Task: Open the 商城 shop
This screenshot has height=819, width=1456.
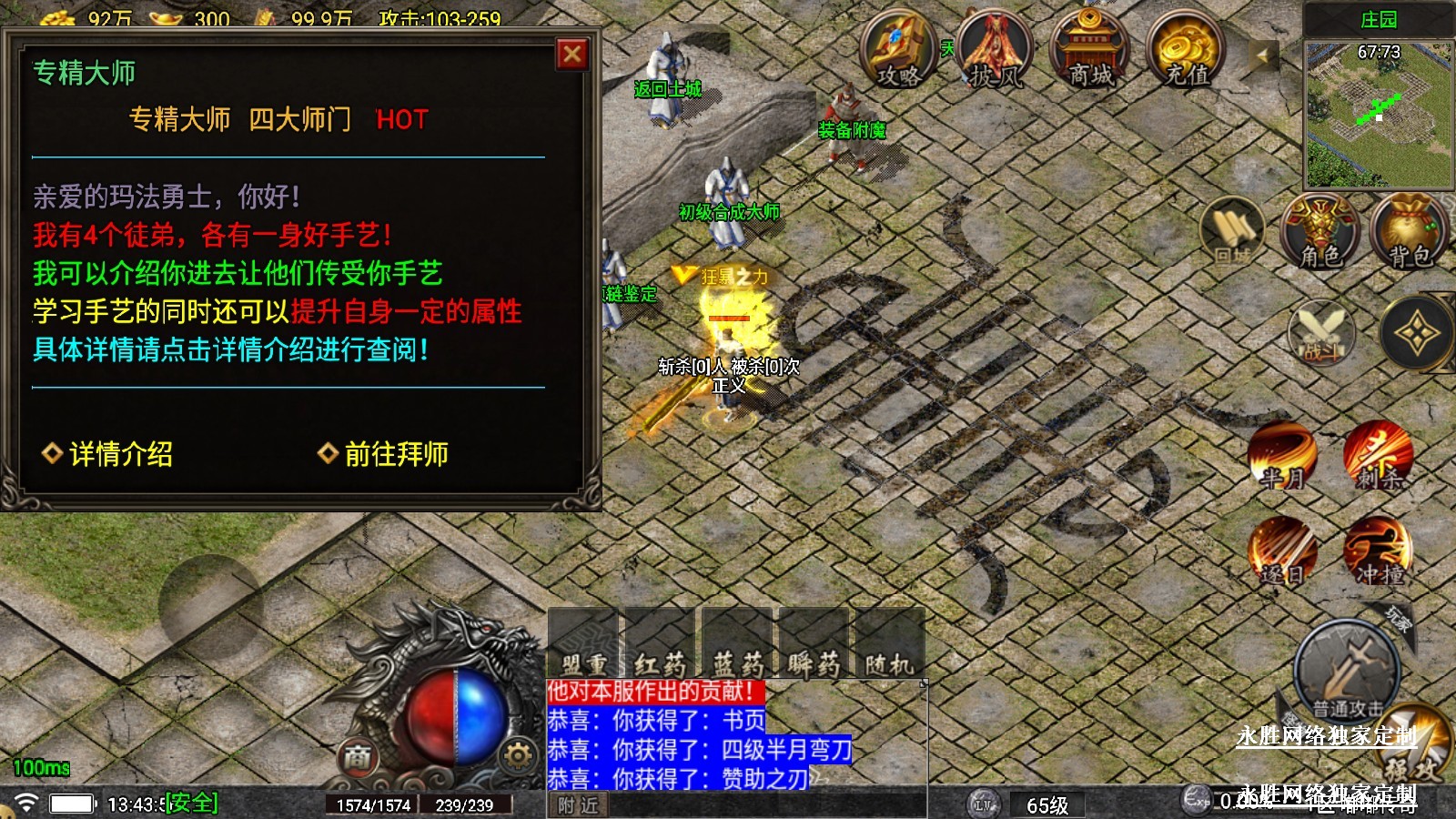Action: point(1089,51)
